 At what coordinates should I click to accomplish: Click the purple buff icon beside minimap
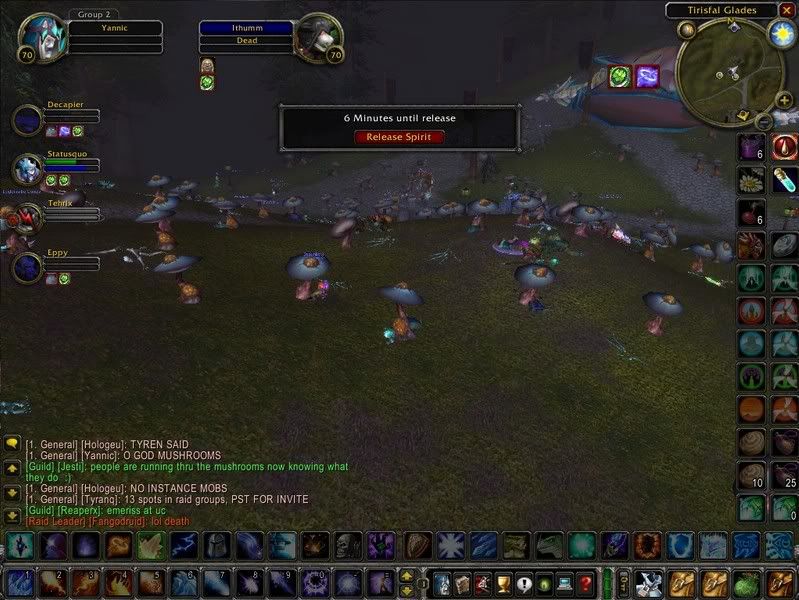click(x=647, y=75)
